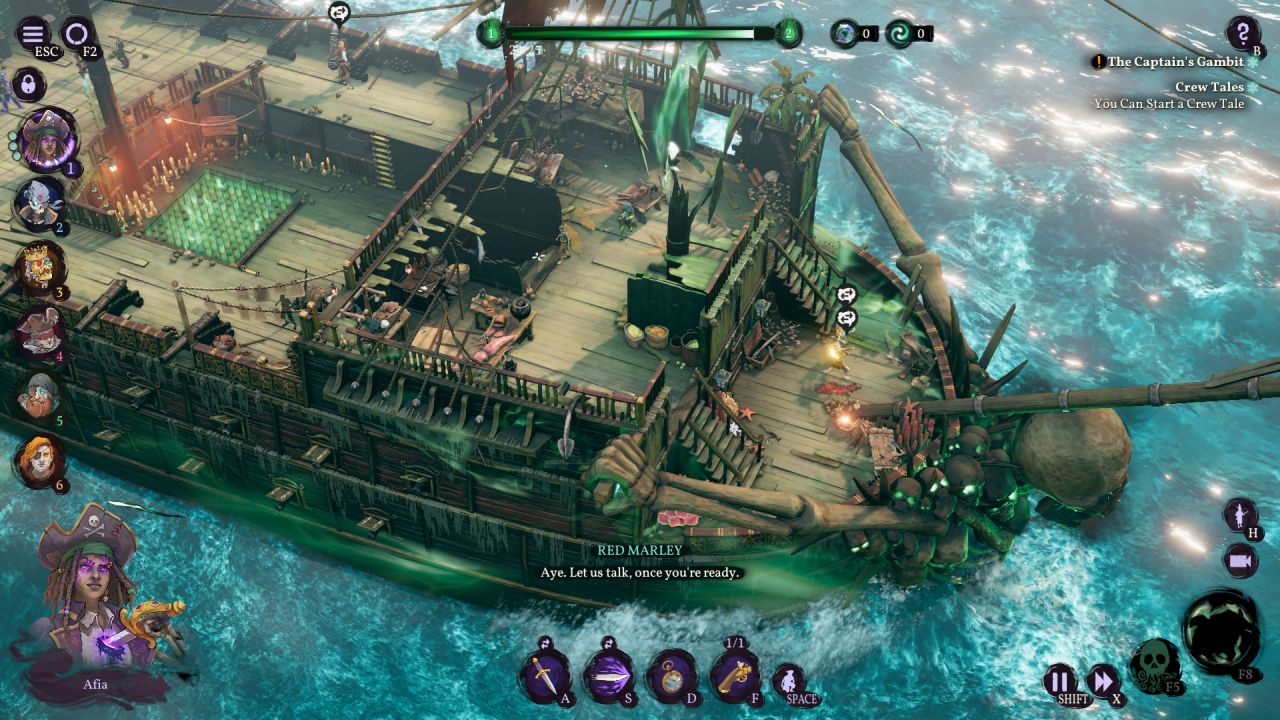This screenshot has height=720, width=1280.
Task: Use the purple blade dash ability
Action: [607, 676]
